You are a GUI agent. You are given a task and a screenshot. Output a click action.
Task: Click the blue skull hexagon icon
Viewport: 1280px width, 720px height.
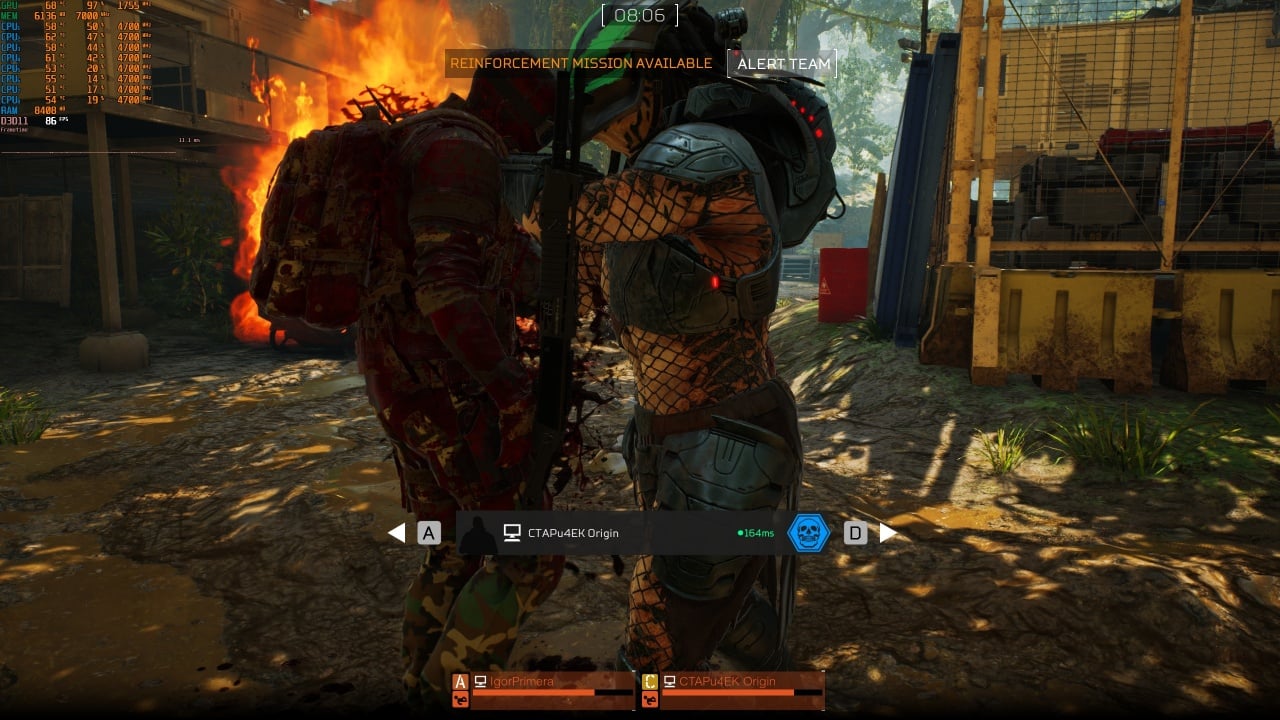tap(808, 533)
